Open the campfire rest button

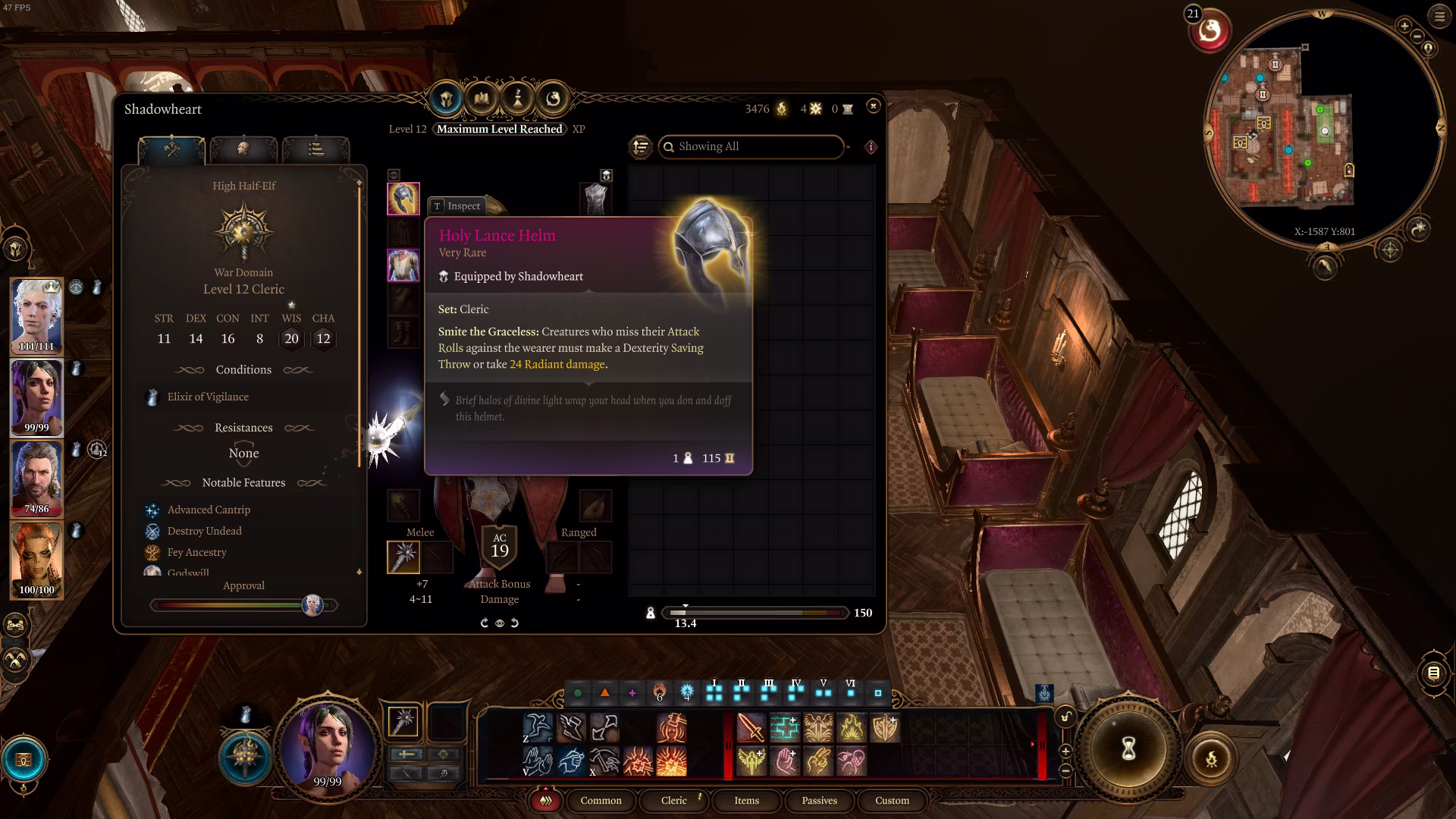coord(1211,758)
